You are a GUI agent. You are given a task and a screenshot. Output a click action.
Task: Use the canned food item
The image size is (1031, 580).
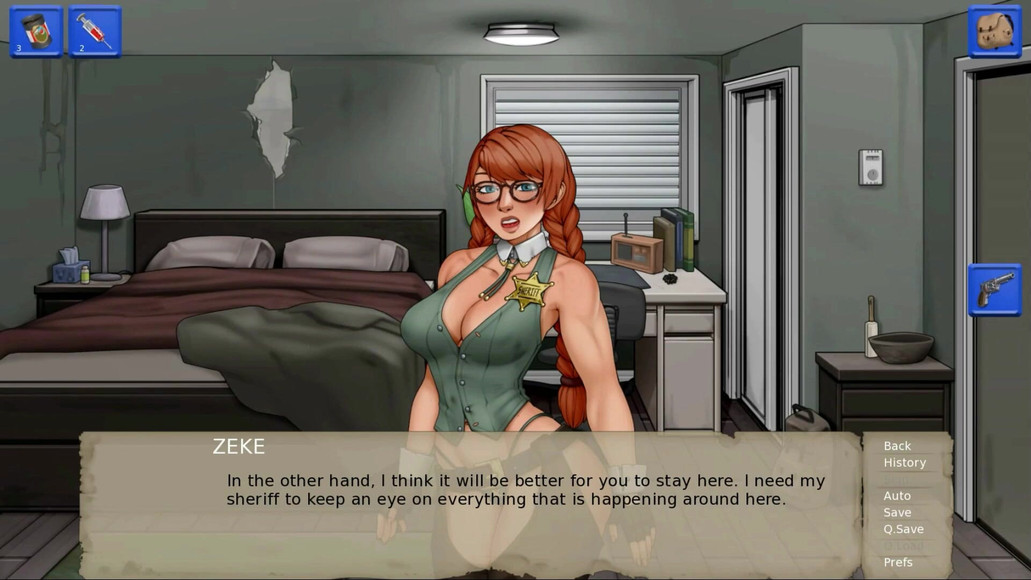(x=36, y=31)
